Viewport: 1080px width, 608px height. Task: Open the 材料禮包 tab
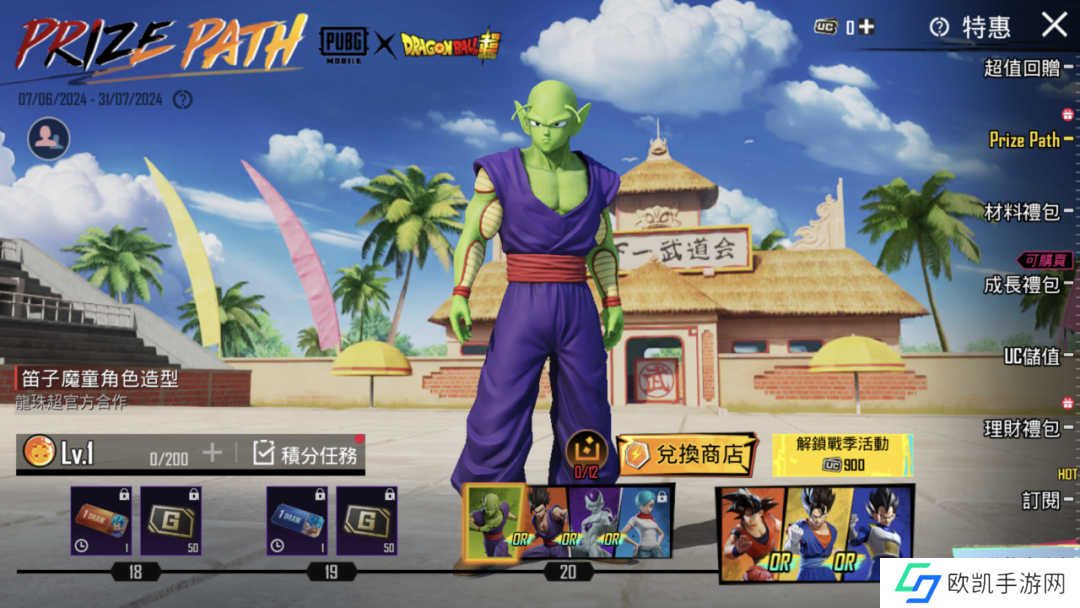tap(1021, 212)
